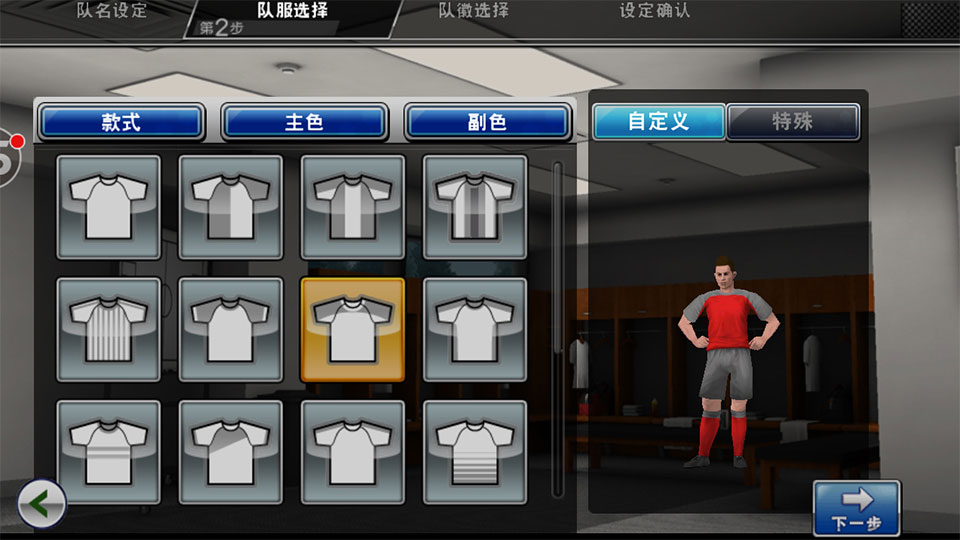Select the 自定义 custom kit tab
Image resolution: width=960 pixels, height=540 pixels.
(x=658, y=122)
